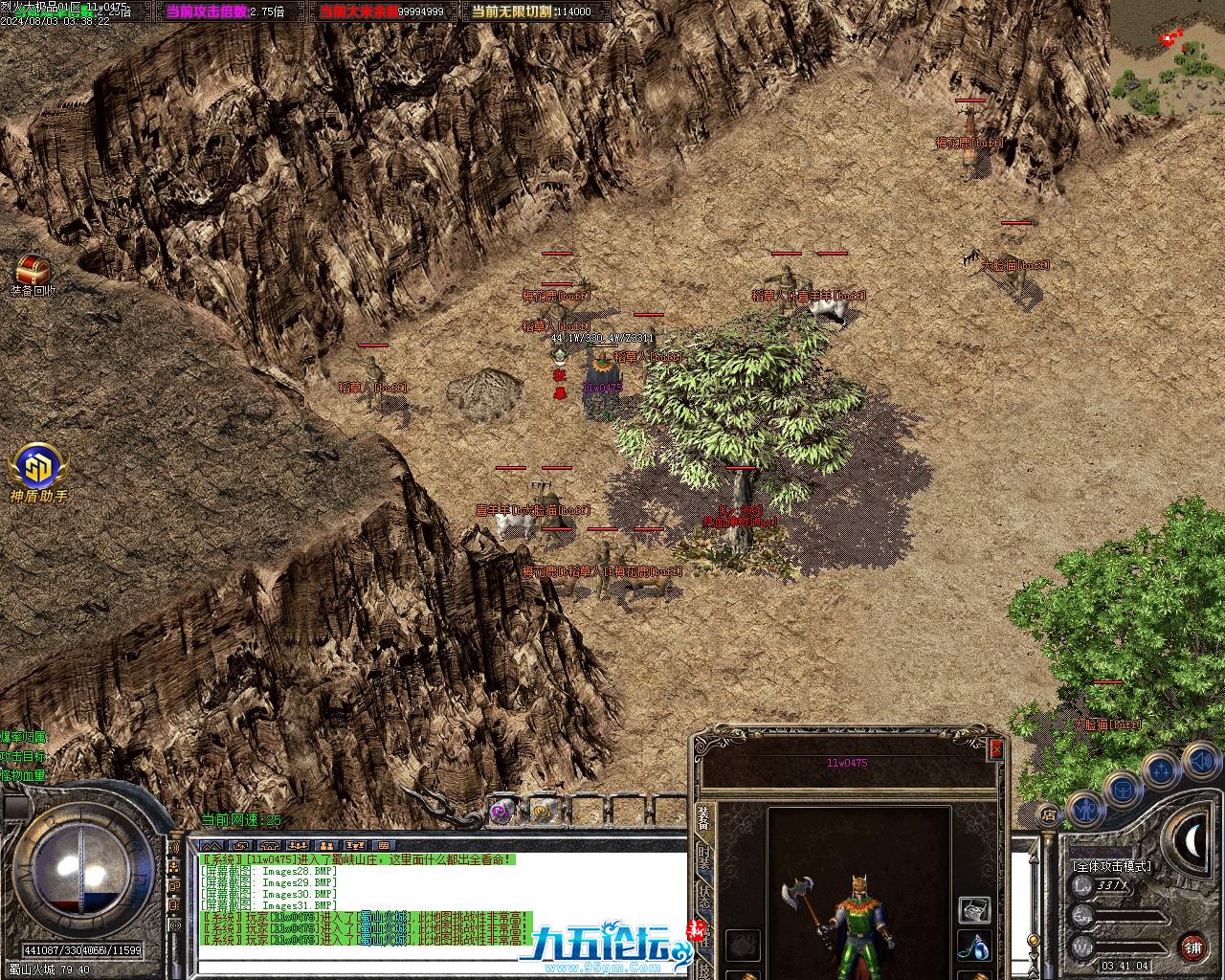Viewport: 1225px width, 980px height.
Task: Switch to the 装备 tab
Action: [703, 818]
